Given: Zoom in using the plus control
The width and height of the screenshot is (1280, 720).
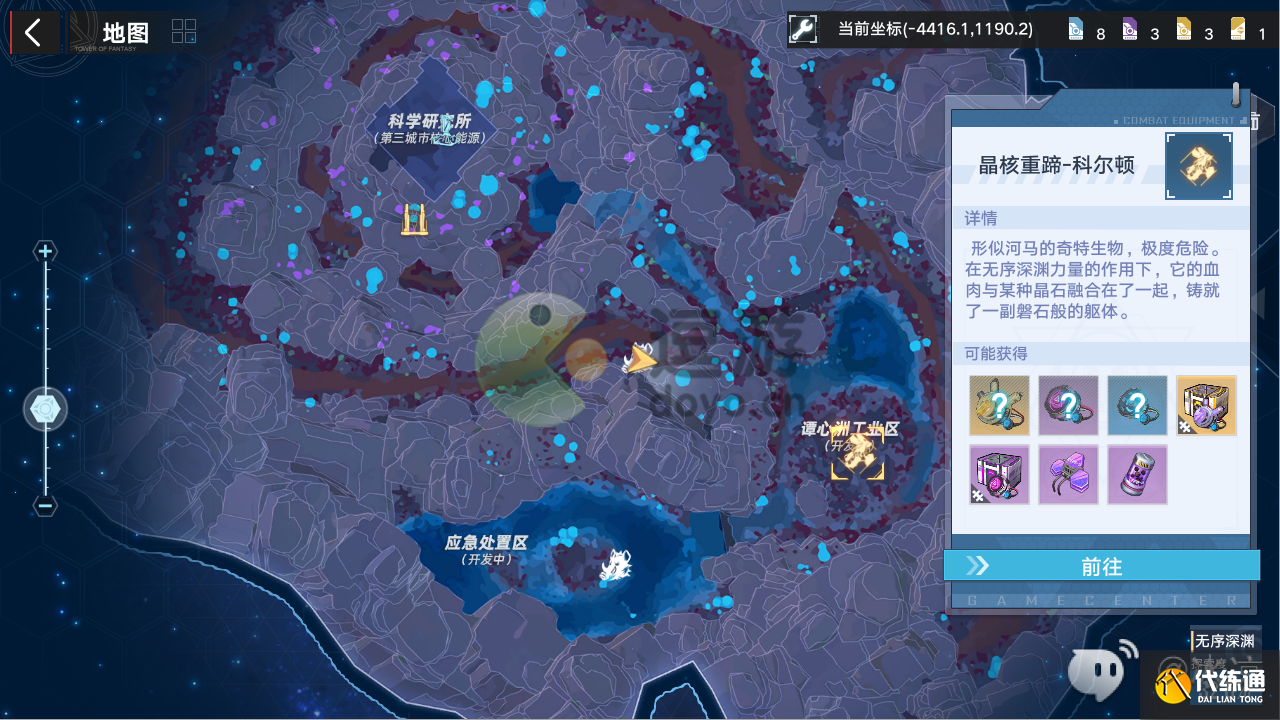Looking at the screenshot, I should click(x=44, y=251).
